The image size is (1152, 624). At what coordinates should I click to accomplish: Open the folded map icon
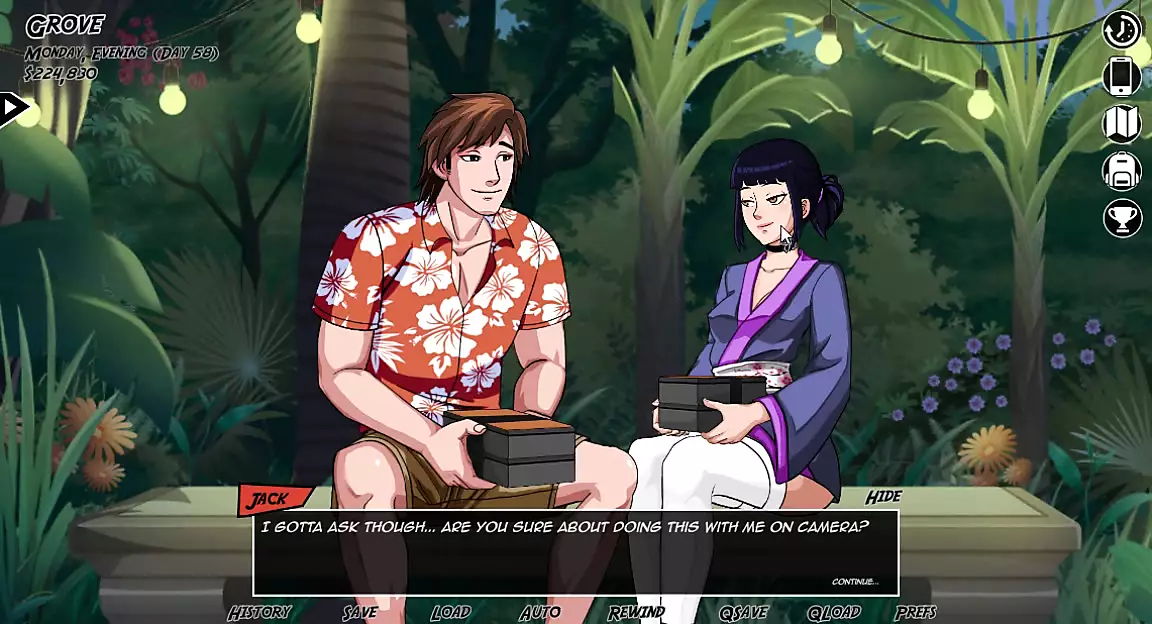(1122, 124)
